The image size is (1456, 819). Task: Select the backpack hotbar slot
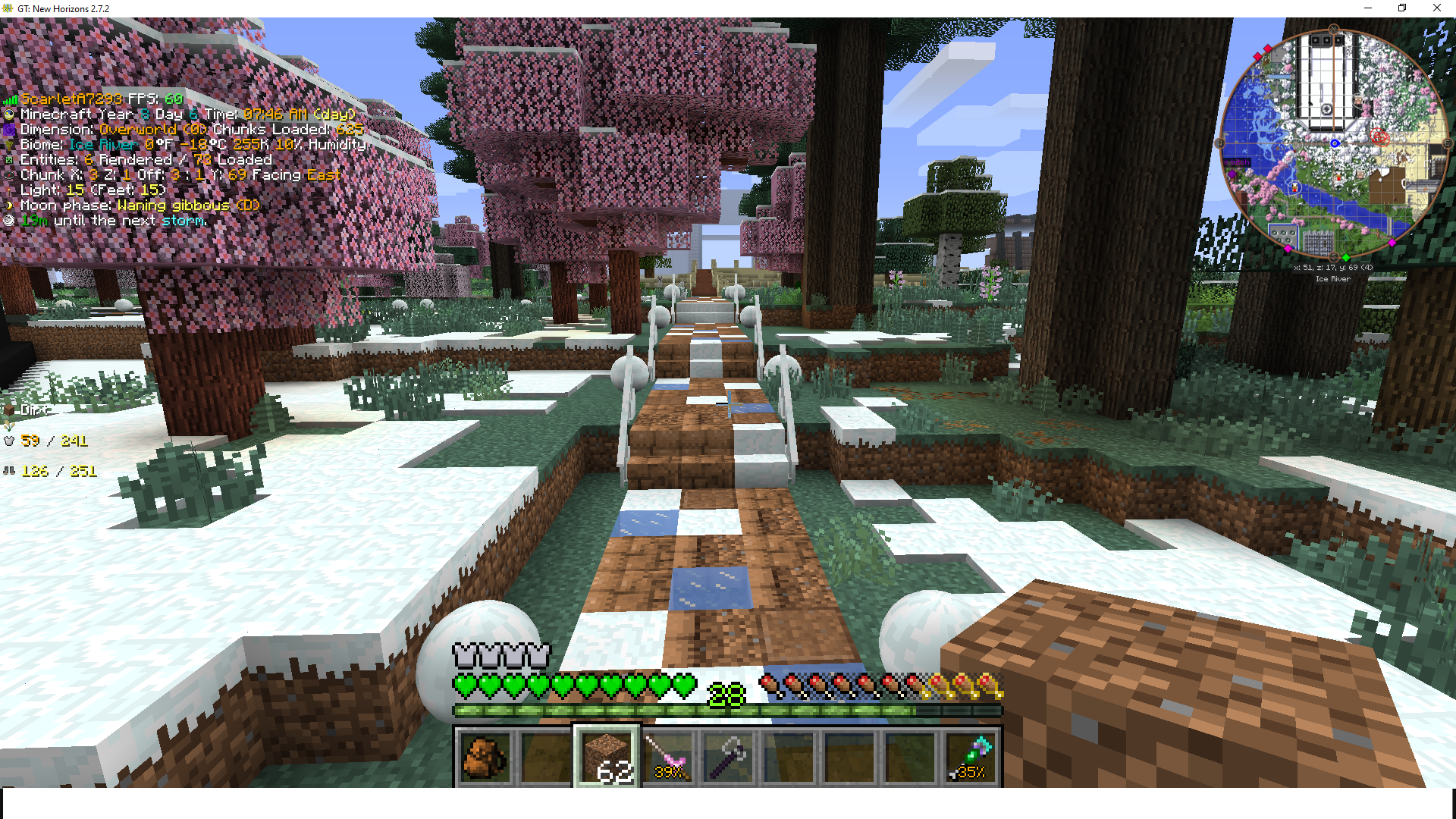(x=485, y=756)
